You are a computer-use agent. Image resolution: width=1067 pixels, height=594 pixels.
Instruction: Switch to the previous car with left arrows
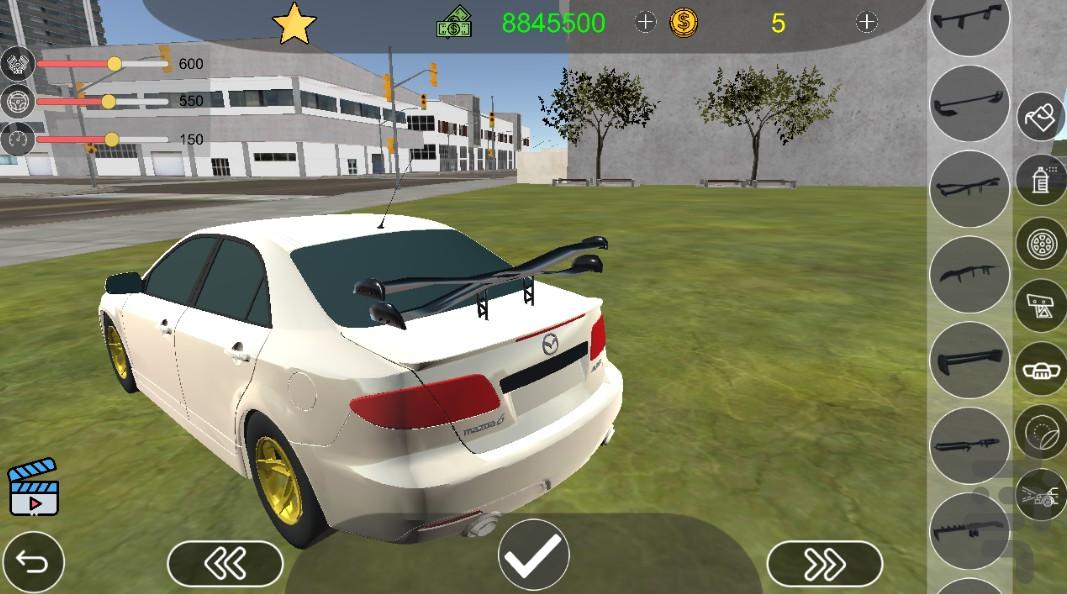(225, 564)
